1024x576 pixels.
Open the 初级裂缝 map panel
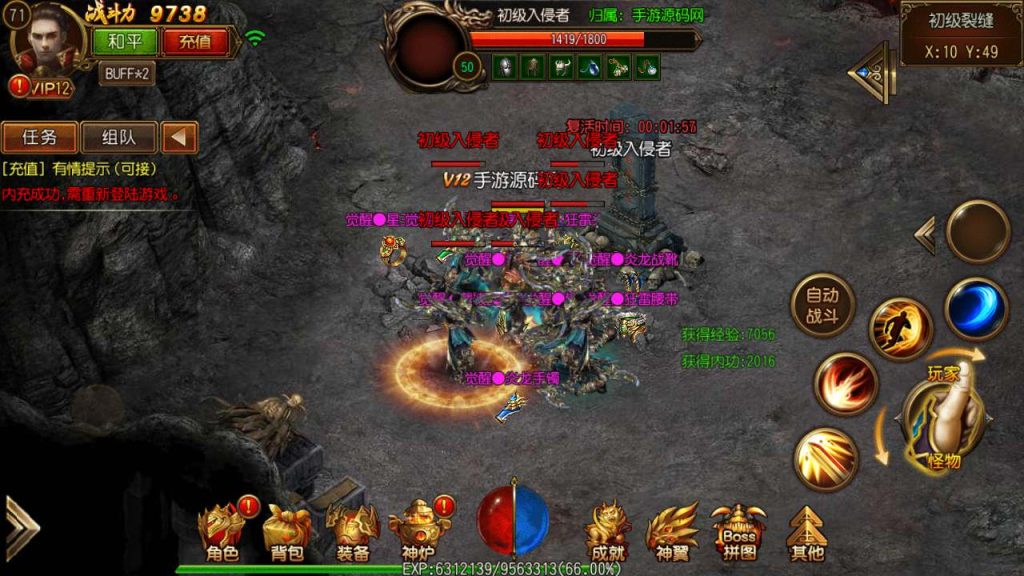tap(961, 35)
